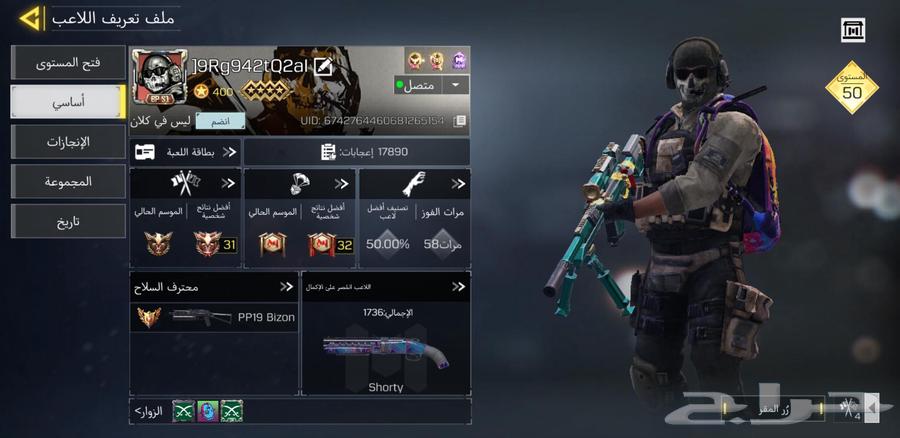The height and width of the screenshot is (438, 900).
Task: Show the المجموعة tab
Action: tap(68, 182)
